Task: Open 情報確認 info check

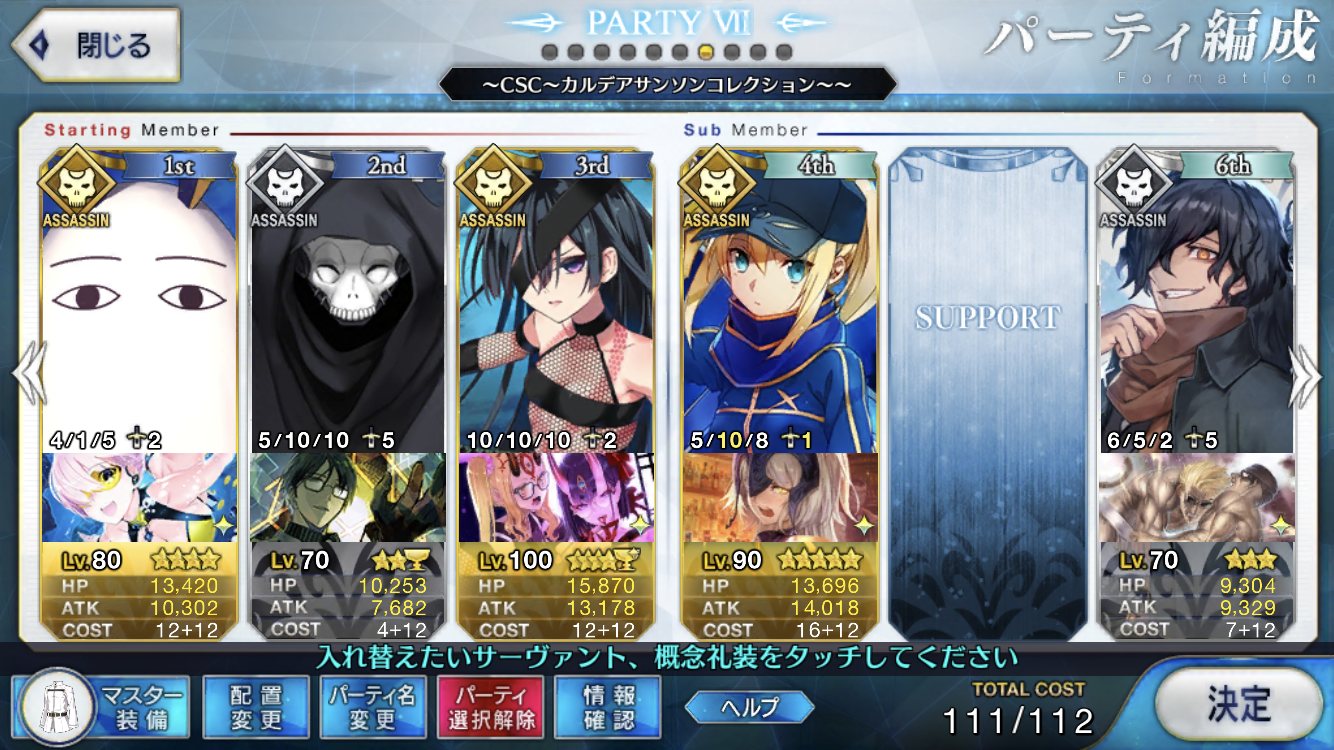Action: pyautogui.click(x=608, y=706)
